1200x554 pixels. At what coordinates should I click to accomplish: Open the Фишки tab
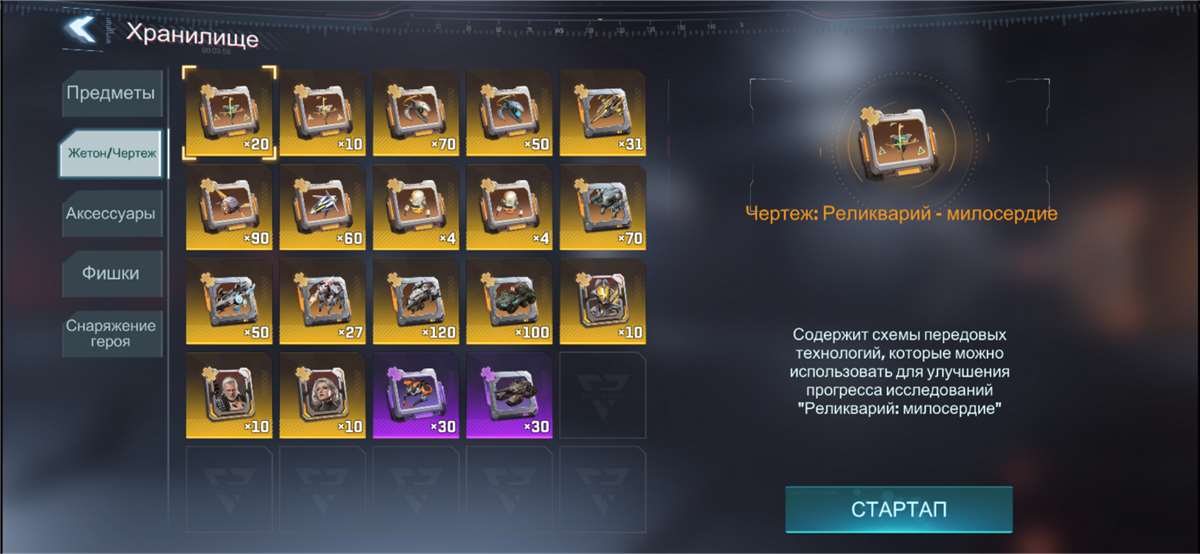(111, 273)
